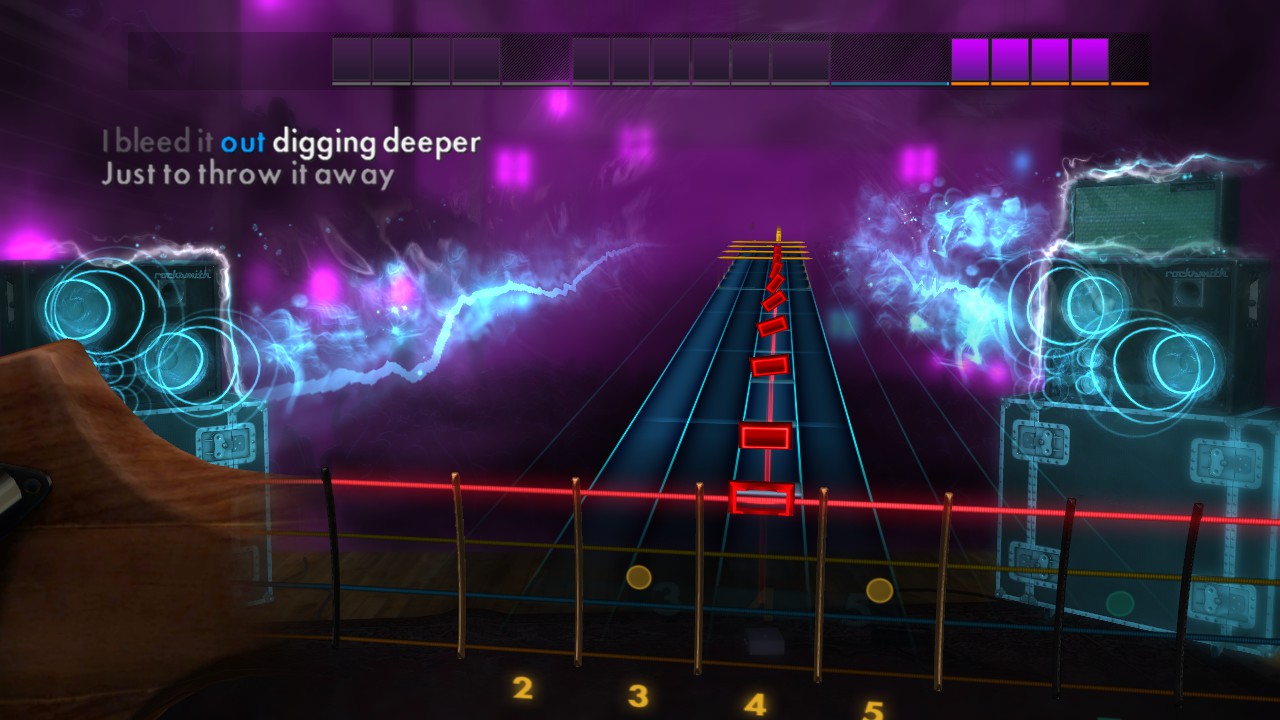Open the last purple segment in the progress bar

pyautogui.click(x=1090, y=58)
